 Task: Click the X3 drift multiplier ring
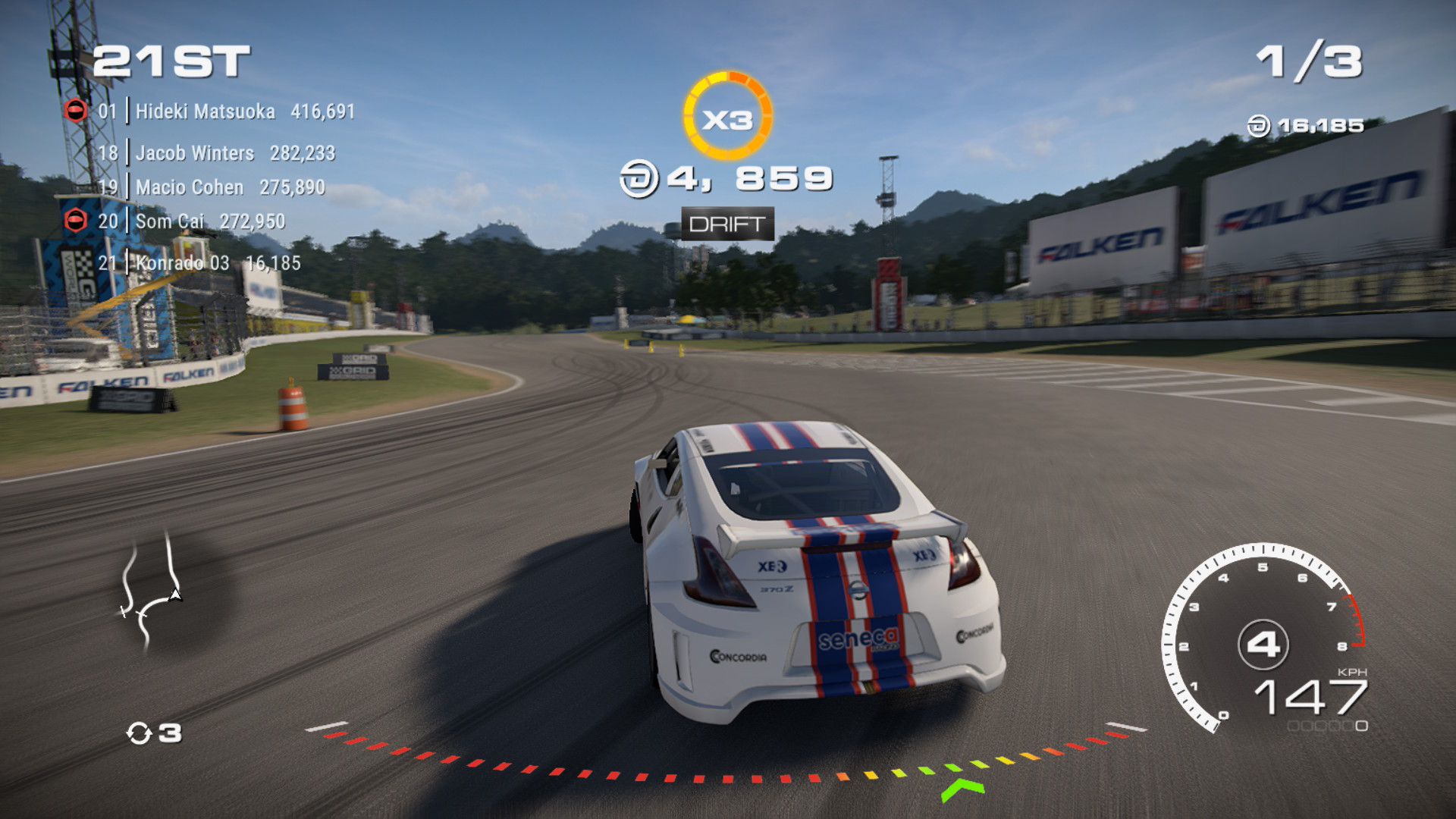pos(727,117)
